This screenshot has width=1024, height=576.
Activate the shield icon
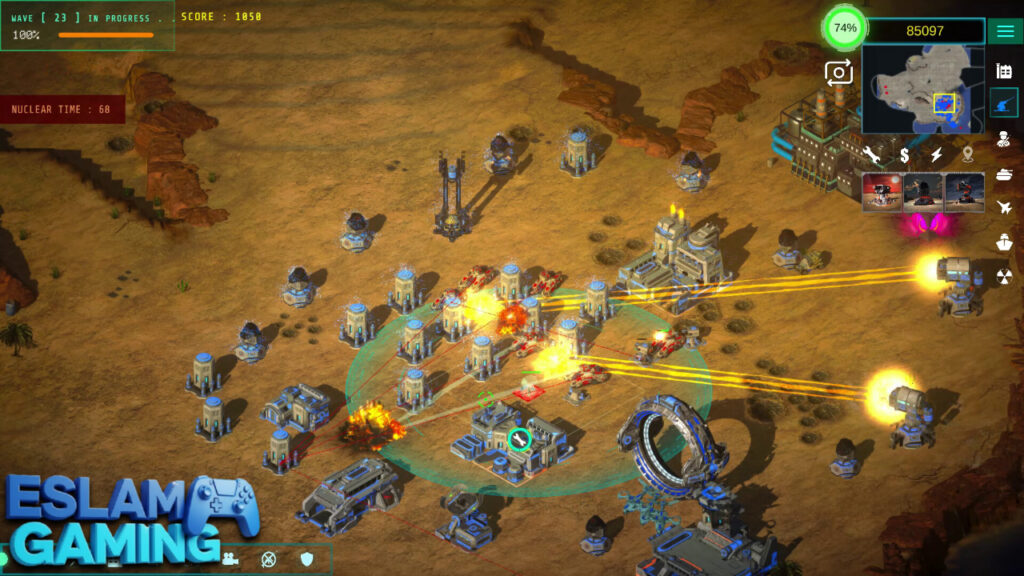[307, 558]
